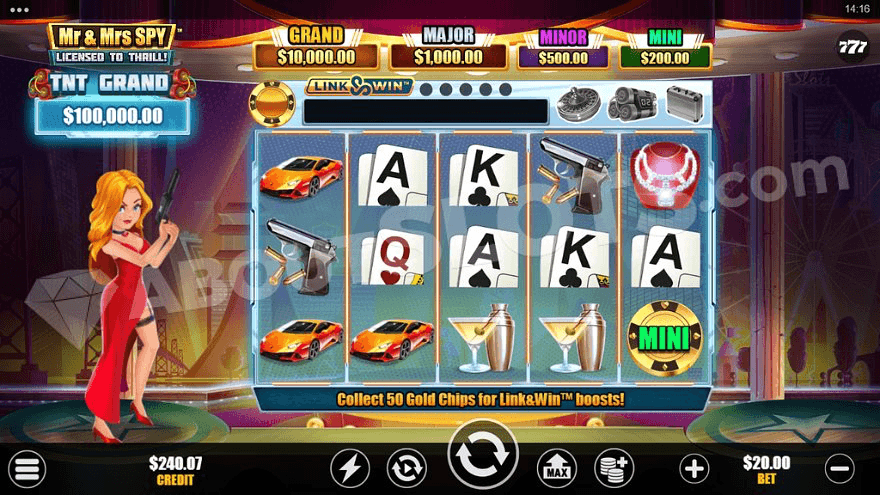Increase the bet with the plus button
The height and width of the screenshot is (495, 880).
tap(694, 467)
